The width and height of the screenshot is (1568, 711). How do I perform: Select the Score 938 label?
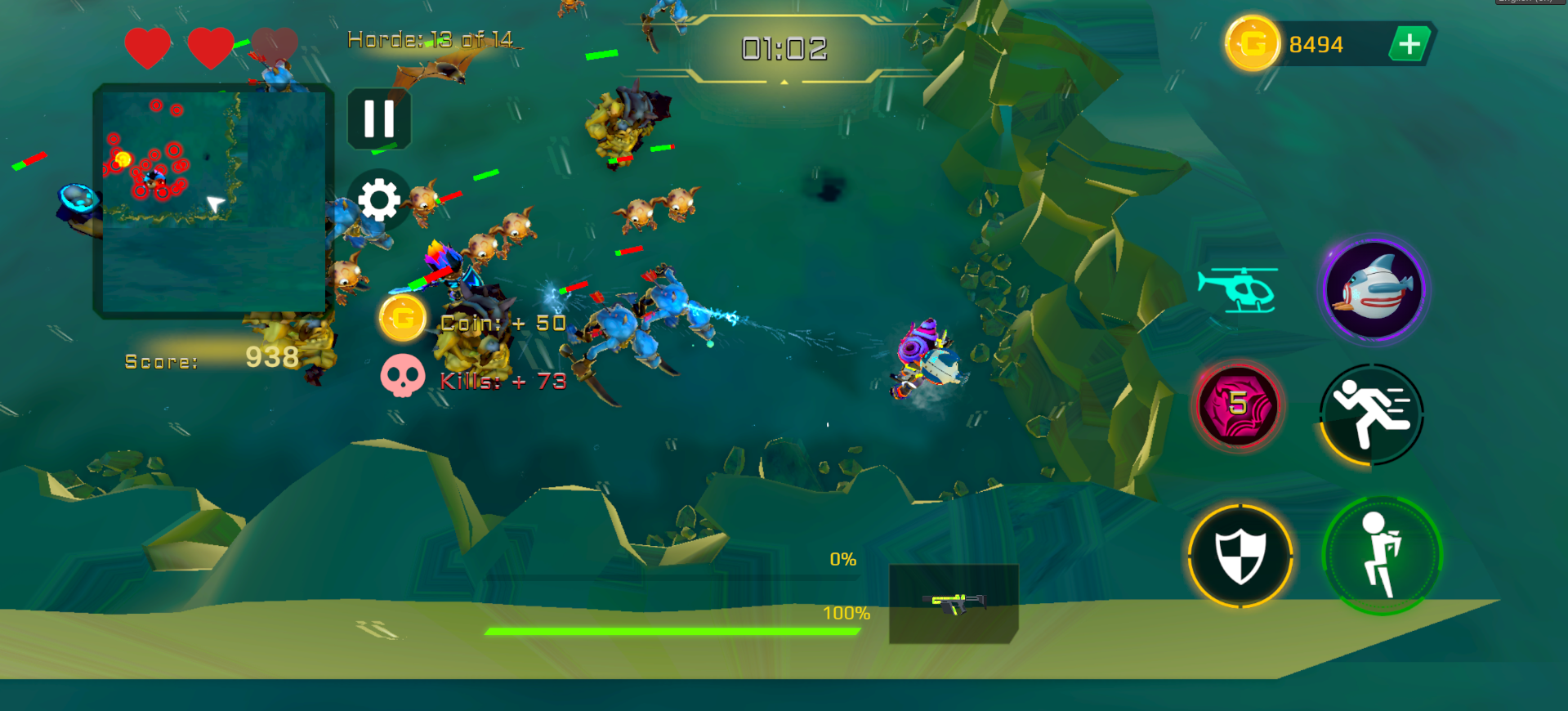coord(204,360)
